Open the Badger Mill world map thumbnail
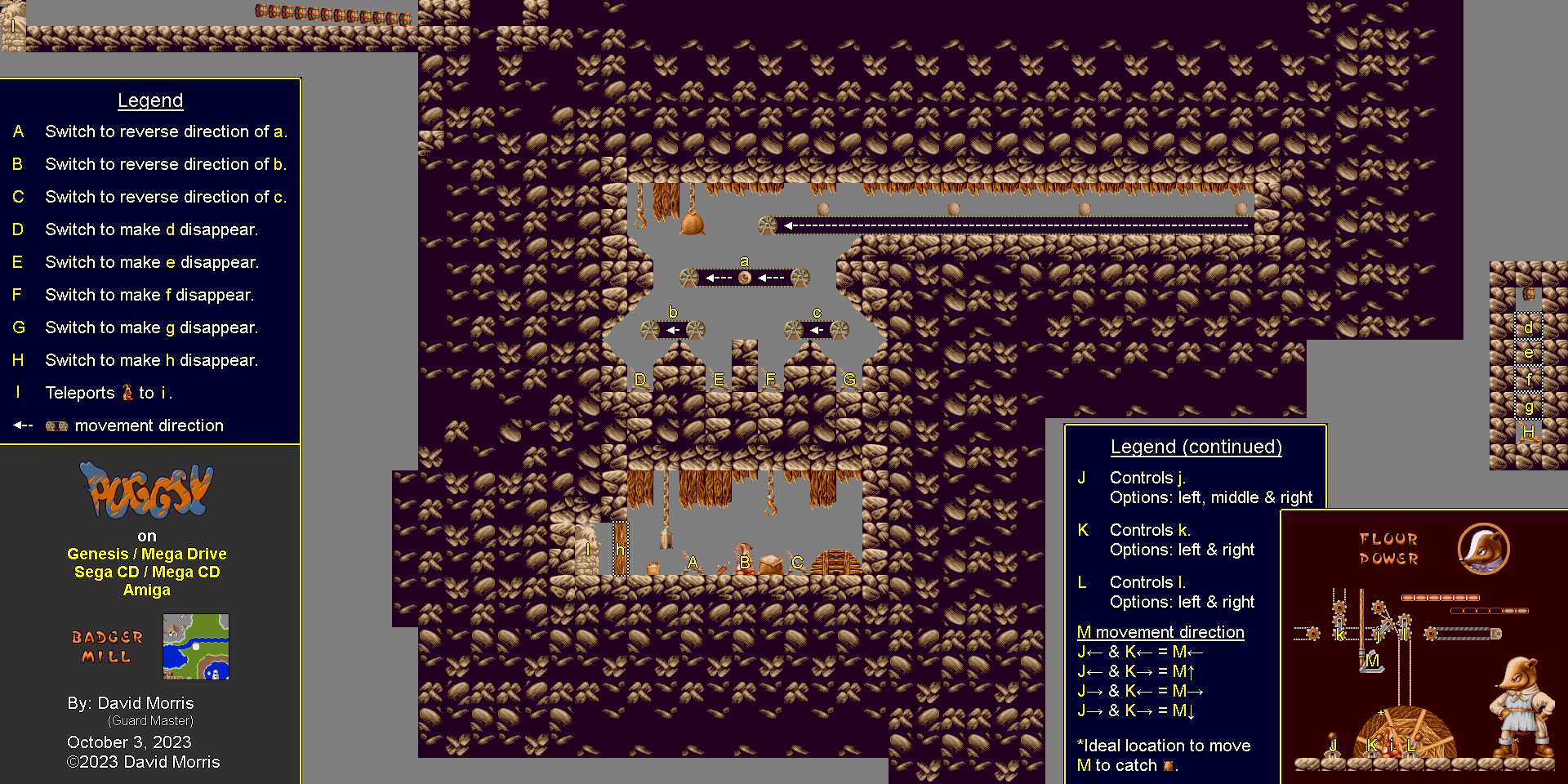 [196, 647]
